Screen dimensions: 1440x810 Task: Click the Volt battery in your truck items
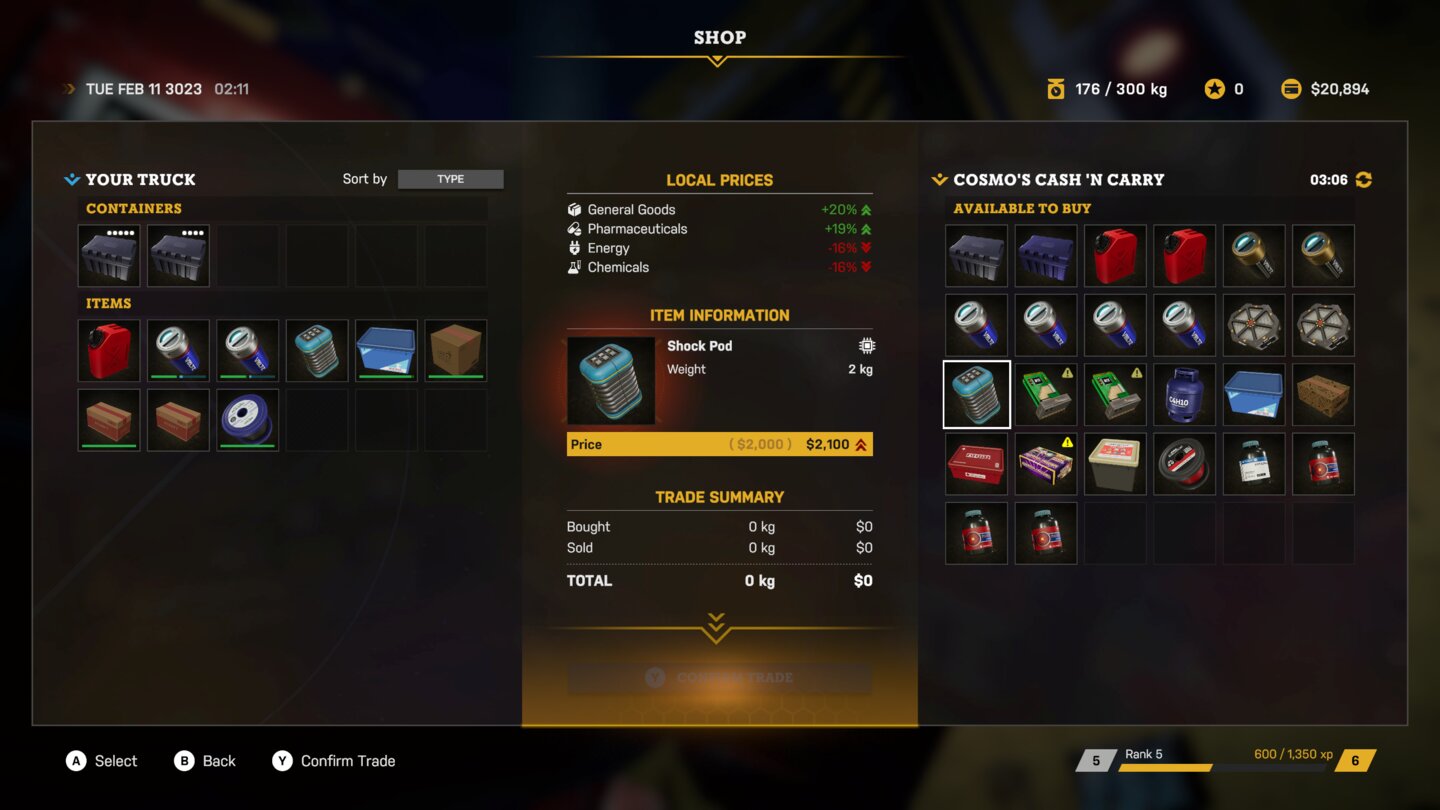point(178,350)
